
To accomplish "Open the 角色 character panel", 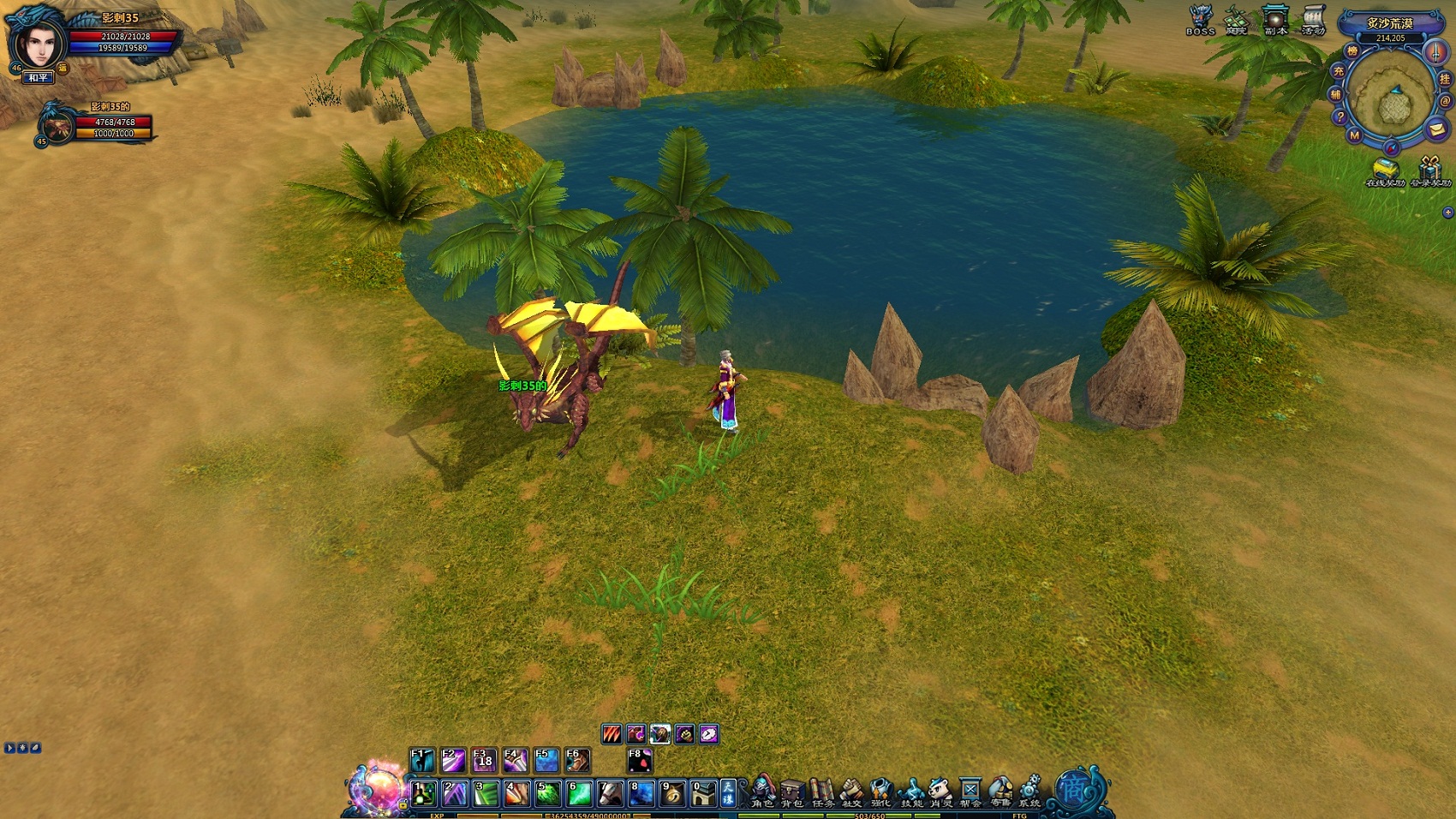I will (762, 792).
